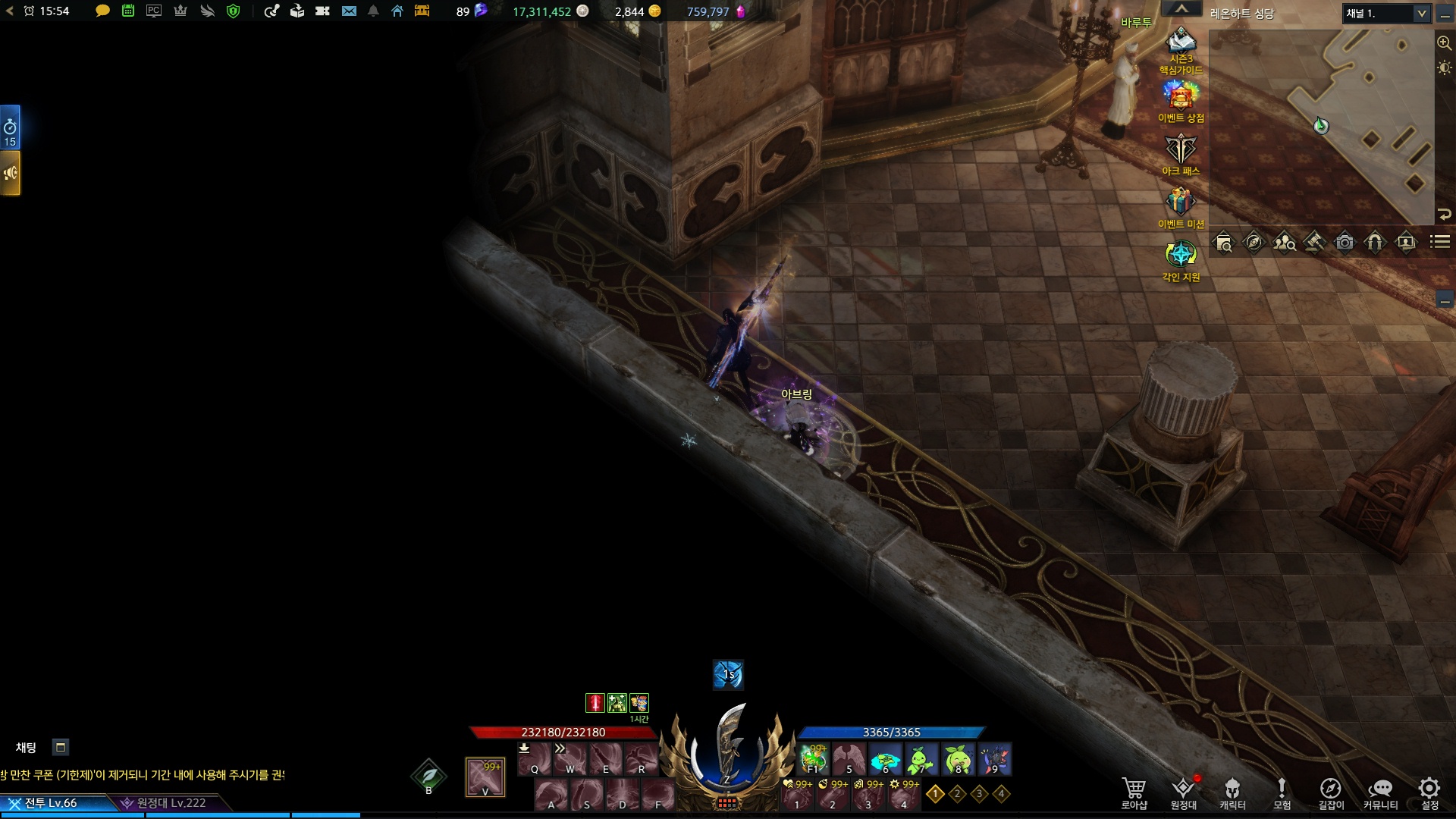Toggle the chat window button next to 채팅
The height and width of the screenshot is (819, 1456).
[61, 748]
